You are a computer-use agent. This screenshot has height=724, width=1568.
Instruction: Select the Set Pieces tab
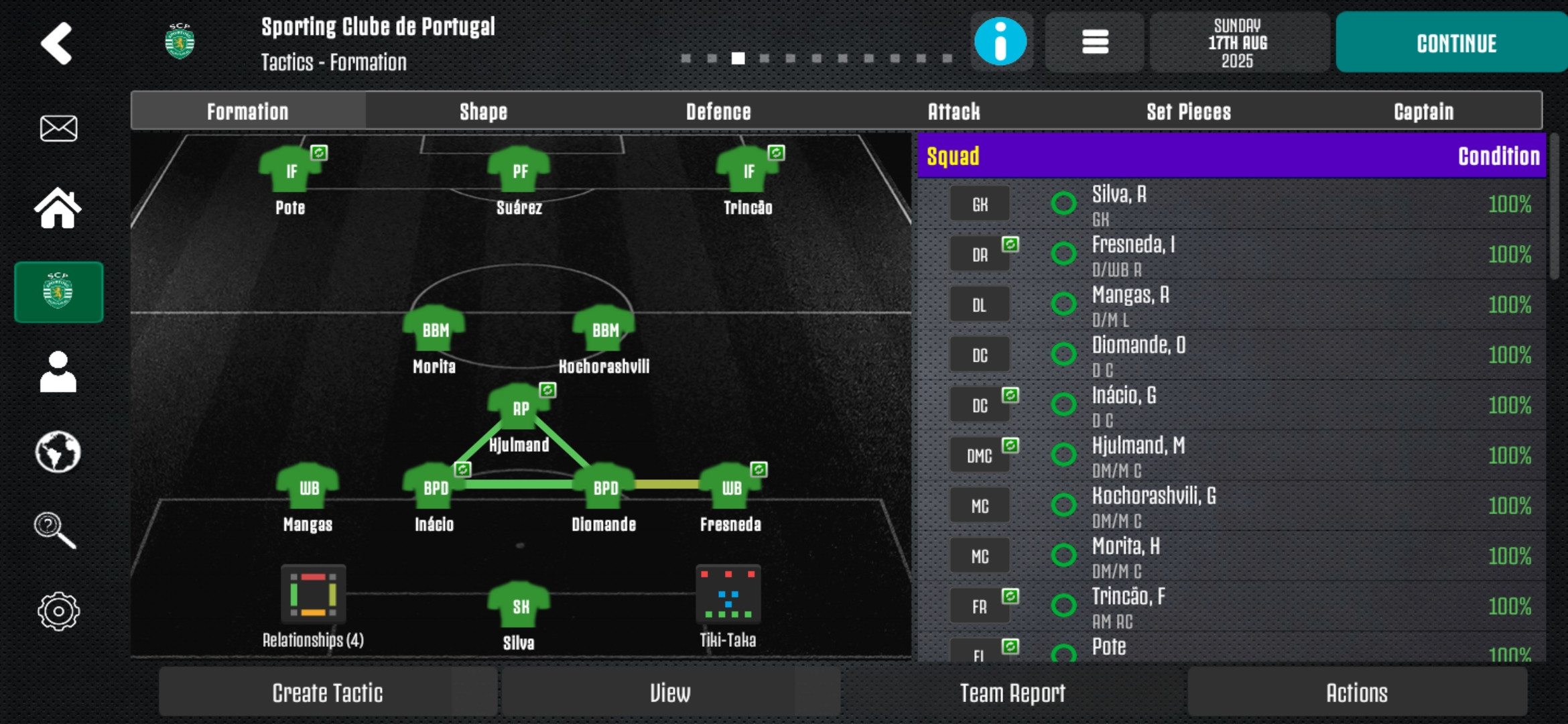[x=1189, y=111]
